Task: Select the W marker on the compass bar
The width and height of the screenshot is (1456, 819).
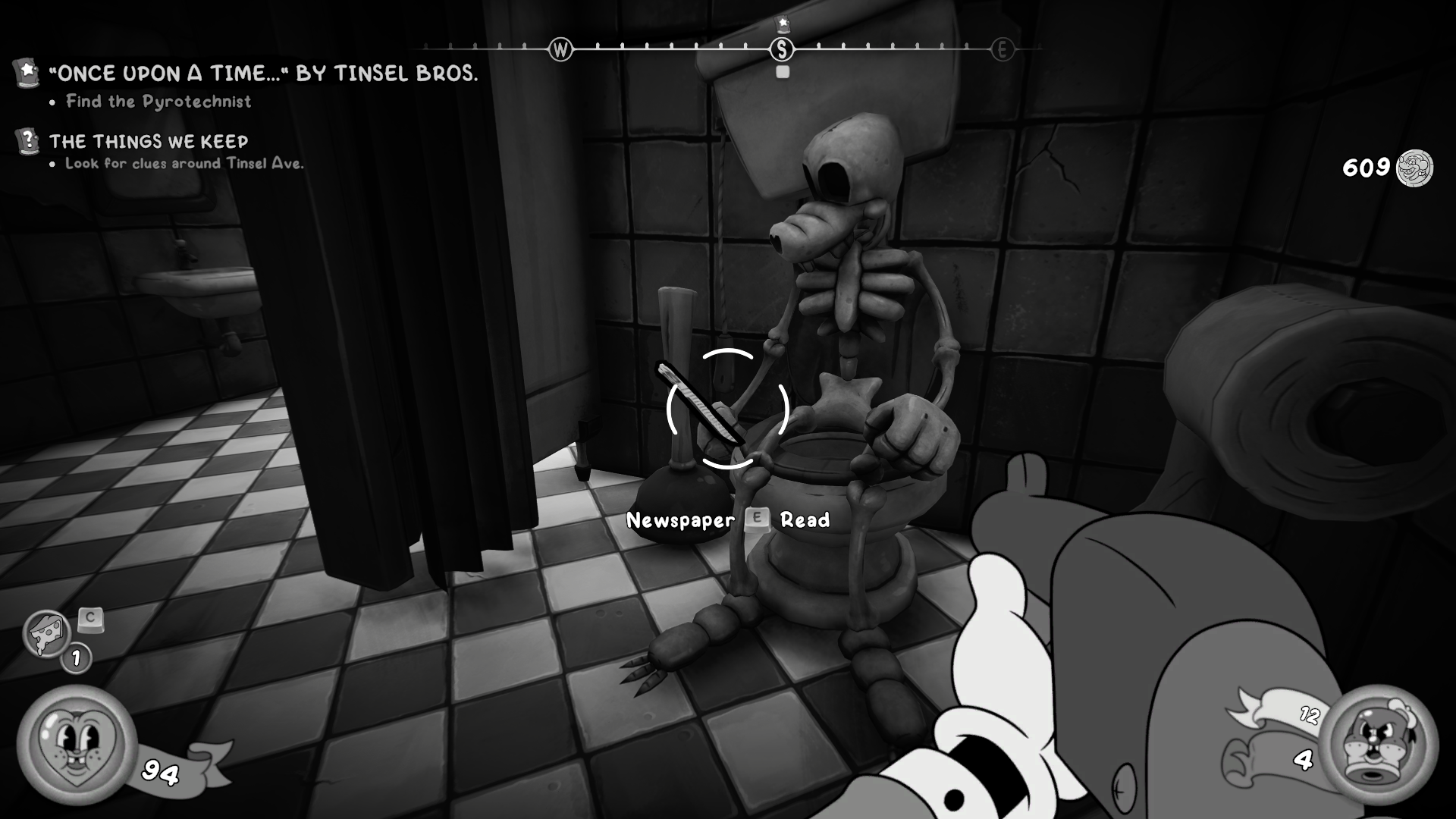Action: pyautogui.click(x=560, y=48)
